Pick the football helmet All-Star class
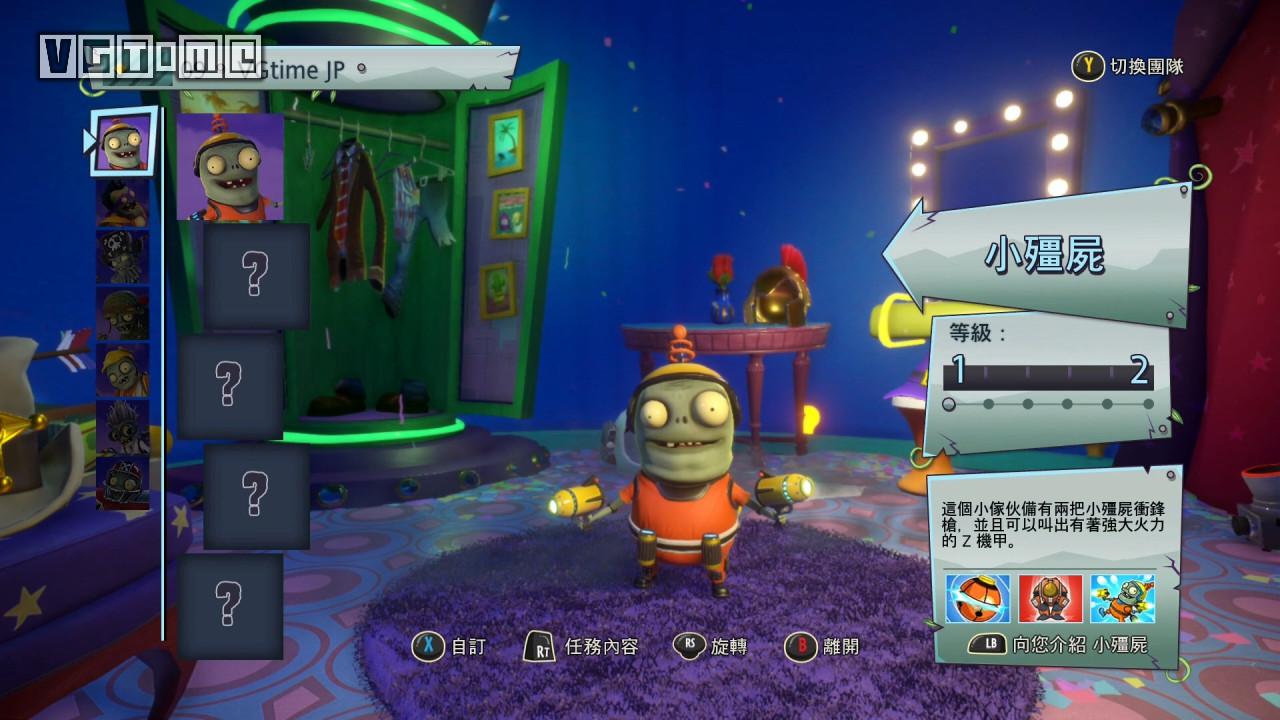Viewport: 1280px width, 720px height. pyautogui.click(x=123, y=483)
